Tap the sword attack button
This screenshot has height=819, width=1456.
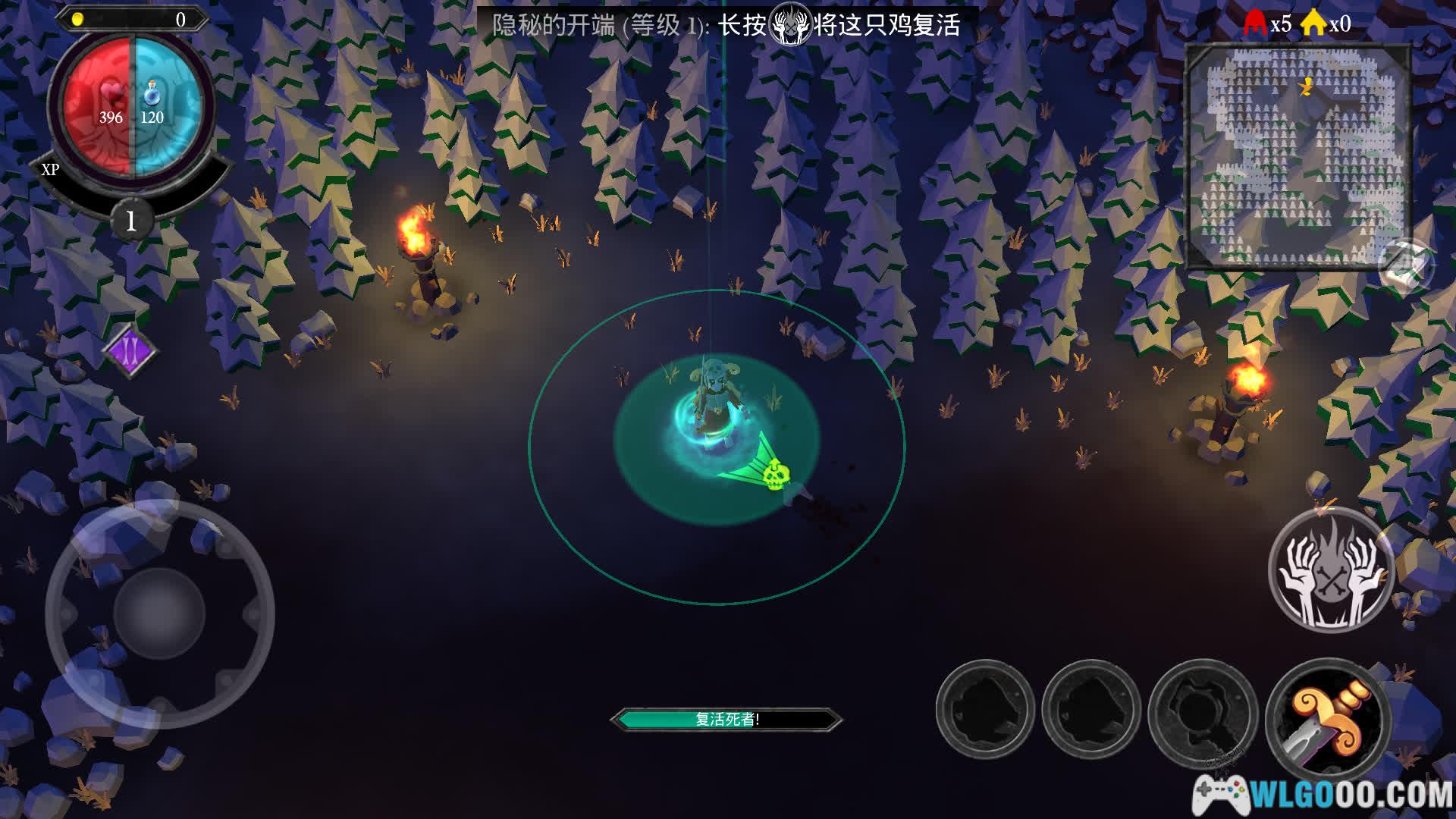pos(1328,720)
